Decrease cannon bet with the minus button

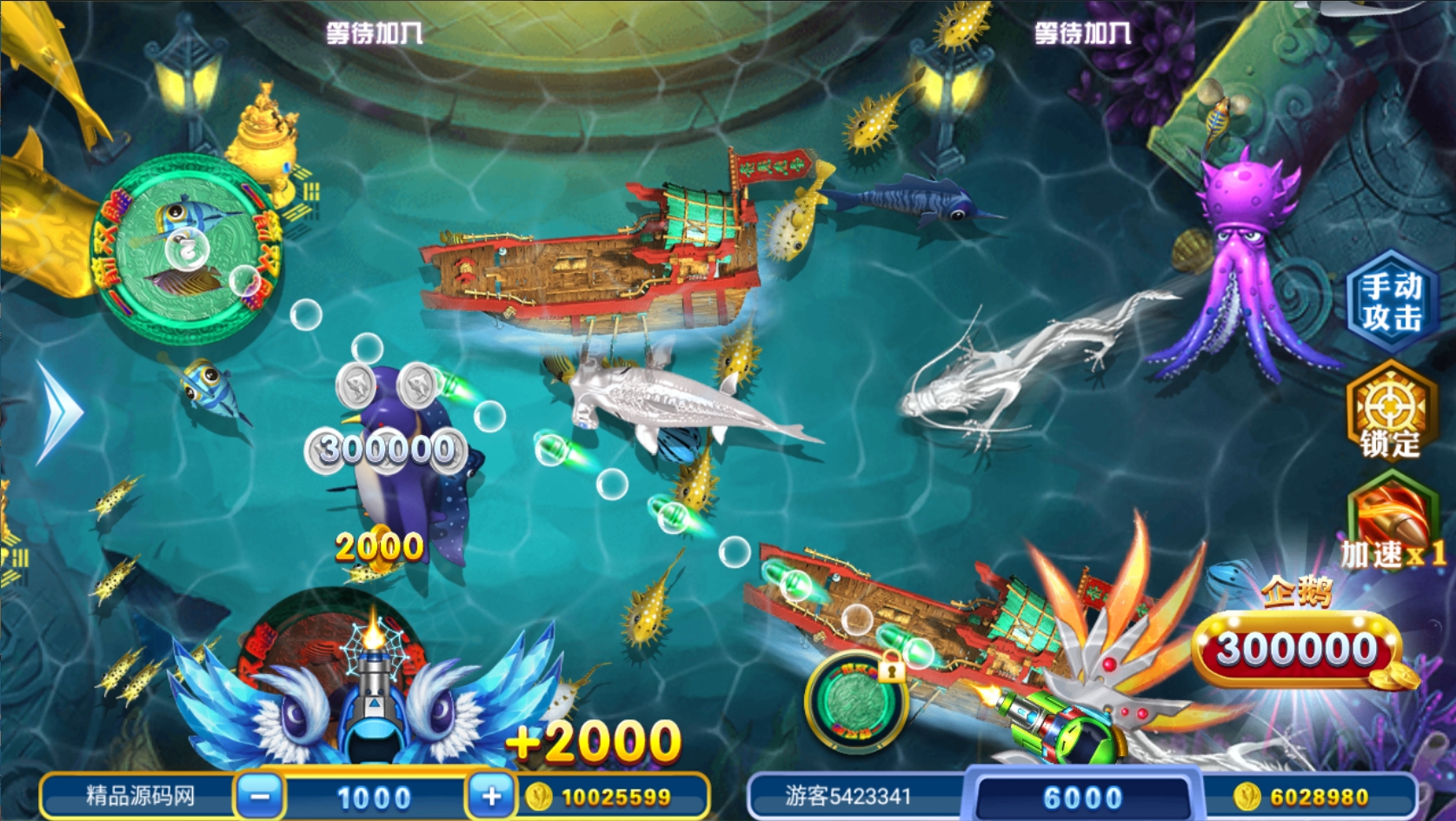[260, 796]
